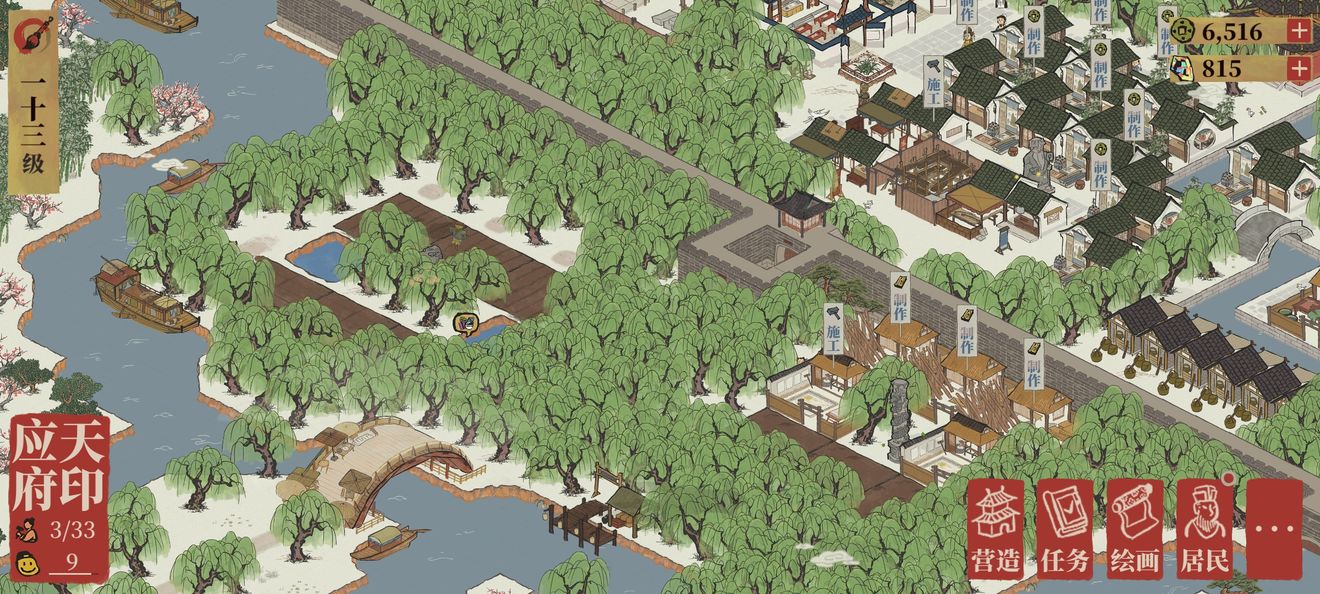Add gems with the 815 plus button
The height and width of the screenshot is (594, 1320).
pyautogui.click(x=1298, y=68)
